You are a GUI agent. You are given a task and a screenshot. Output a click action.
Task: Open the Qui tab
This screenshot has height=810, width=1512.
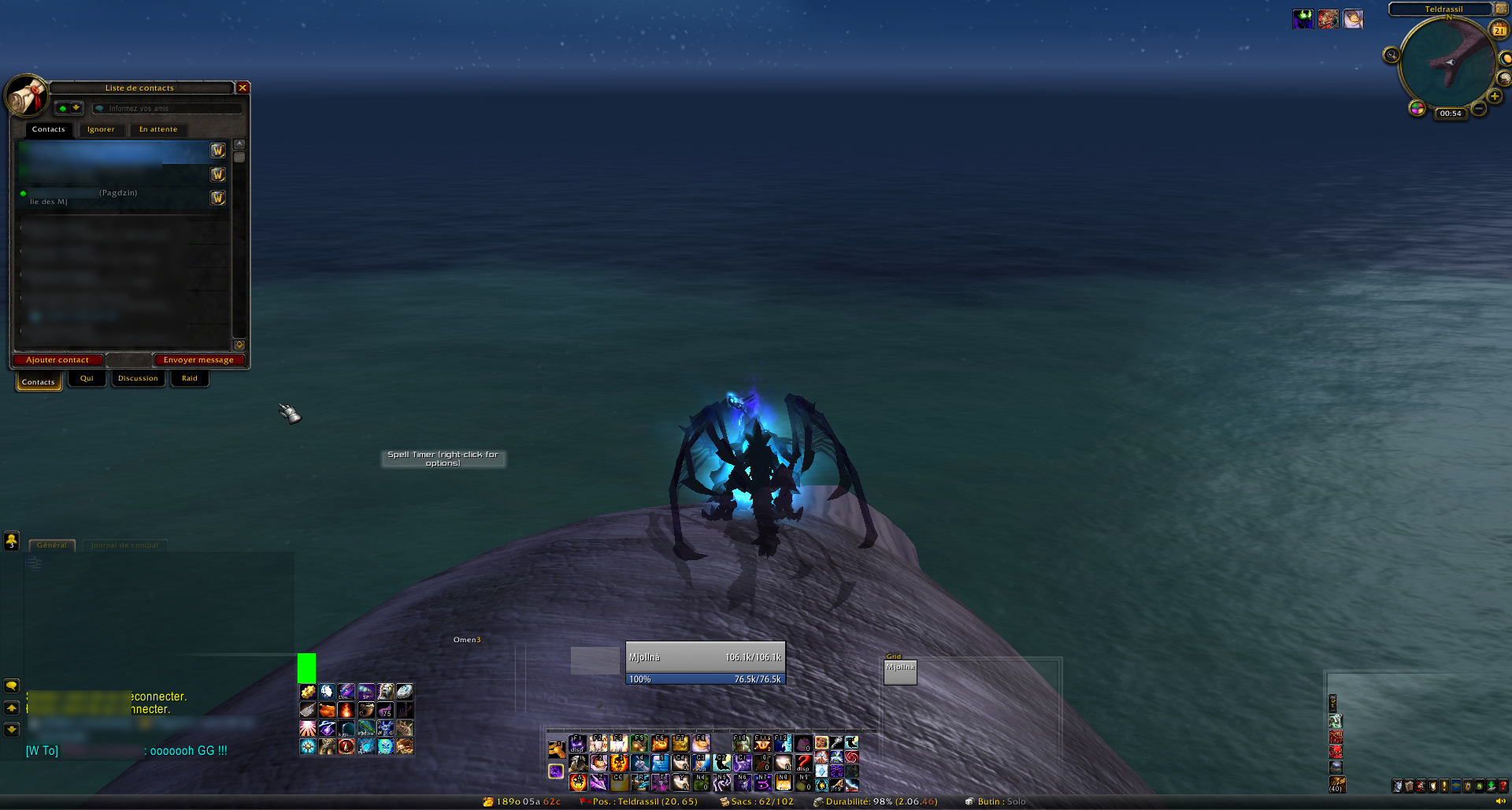[x=87, y=378]
